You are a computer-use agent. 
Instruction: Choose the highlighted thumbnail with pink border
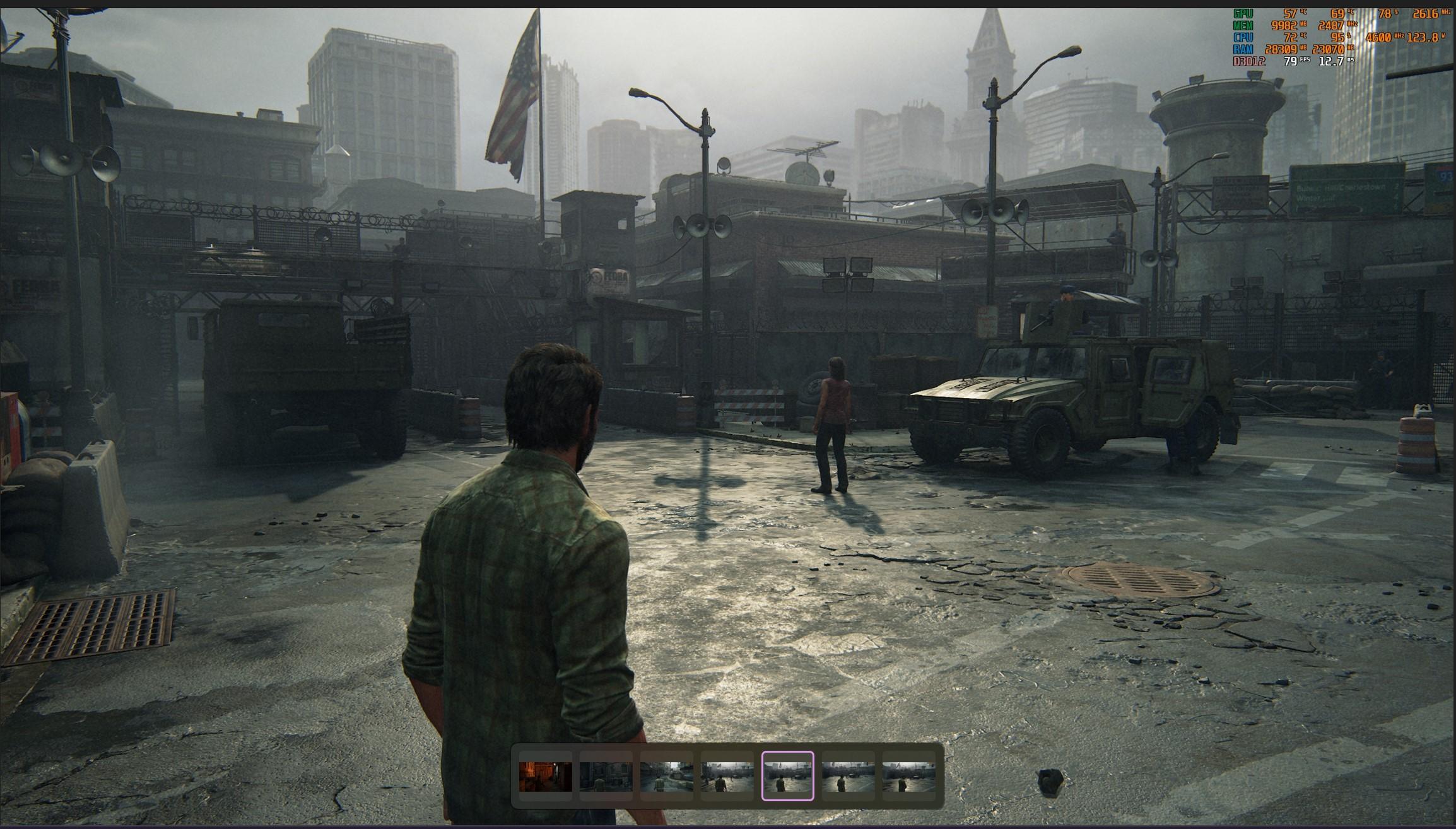pos(788,776)
